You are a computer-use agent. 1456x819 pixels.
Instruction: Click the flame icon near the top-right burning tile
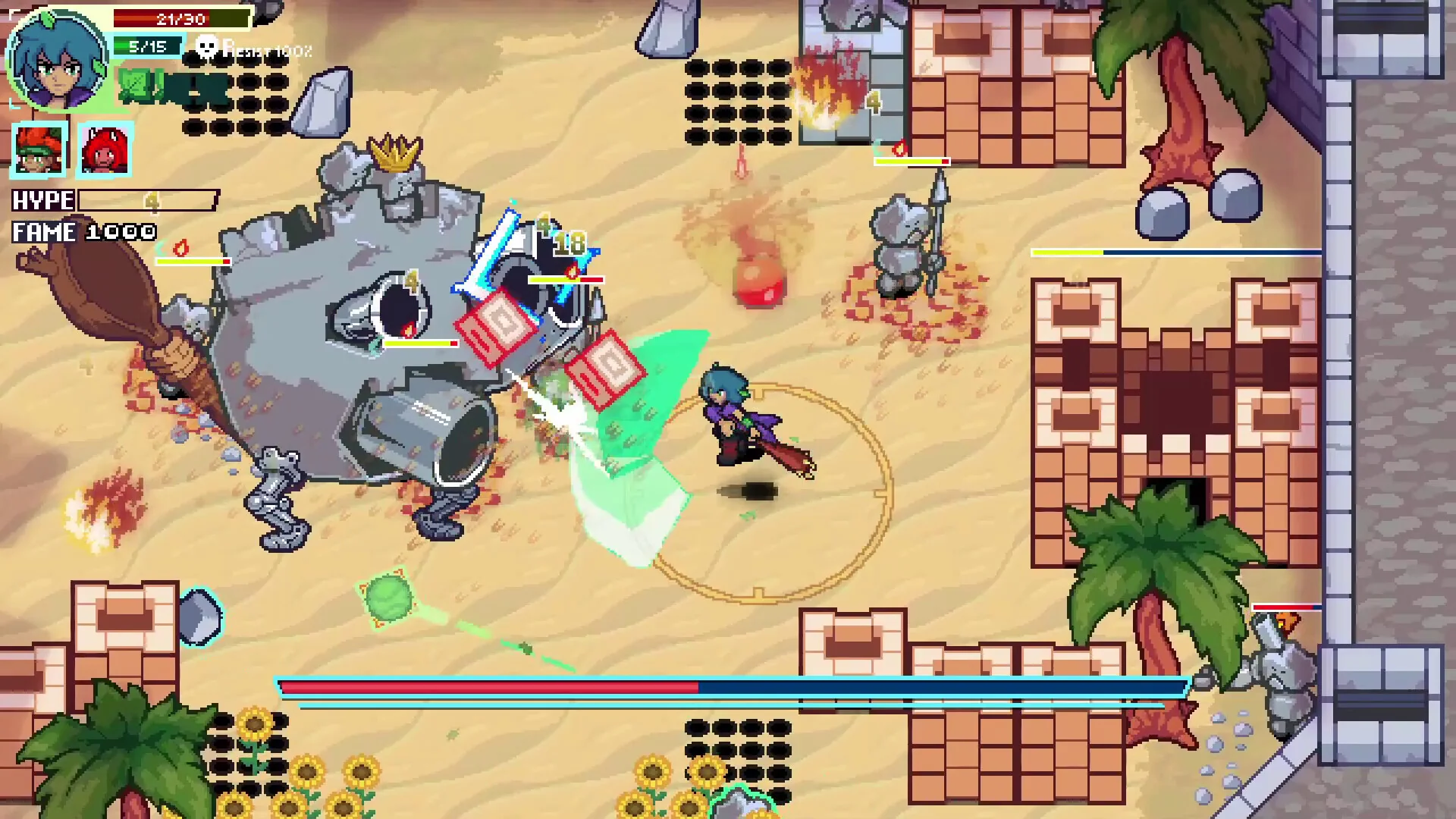(x=898, y=149)
